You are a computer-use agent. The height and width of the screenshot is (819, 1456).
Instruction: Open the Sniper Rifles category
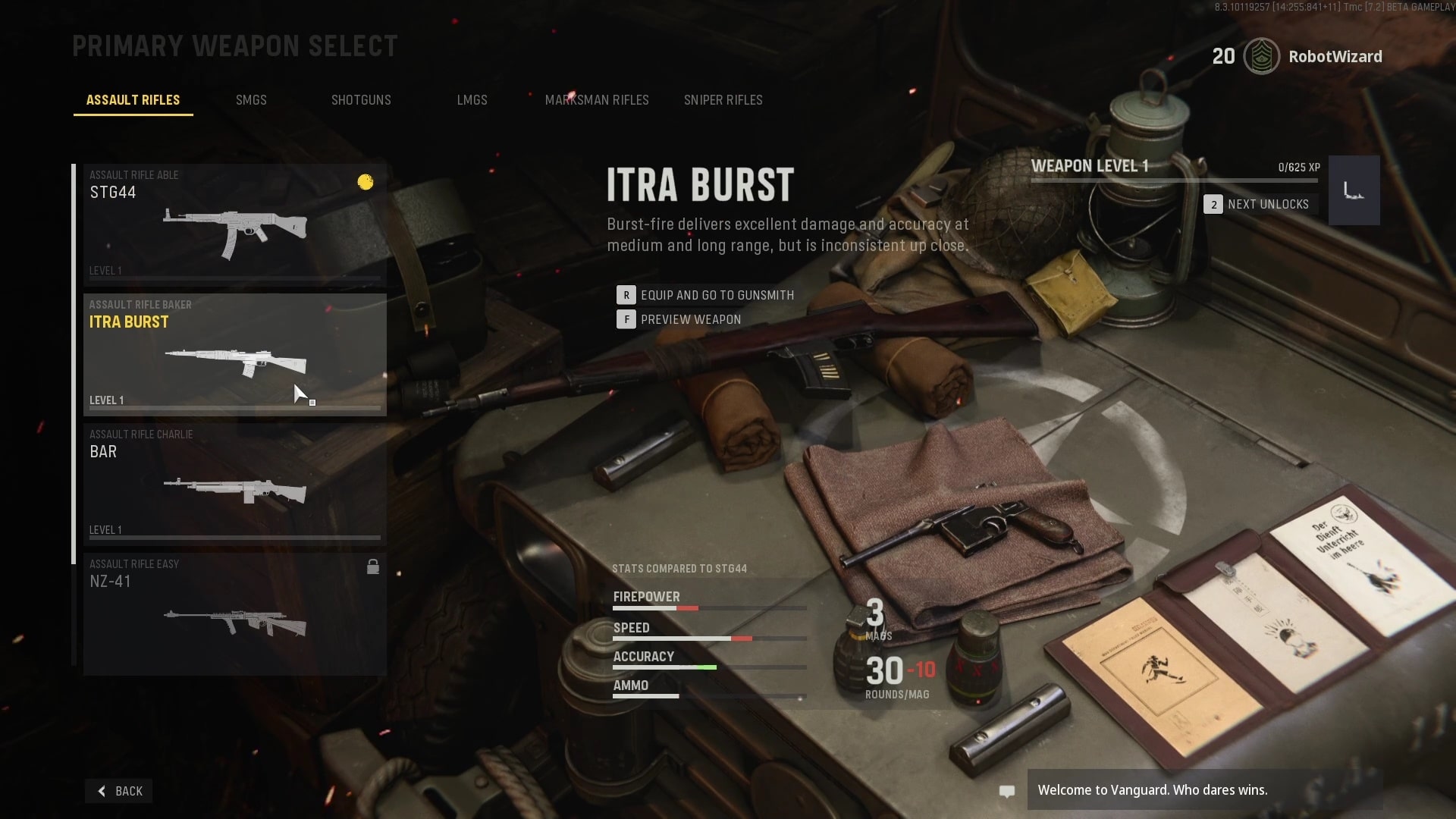723,100
